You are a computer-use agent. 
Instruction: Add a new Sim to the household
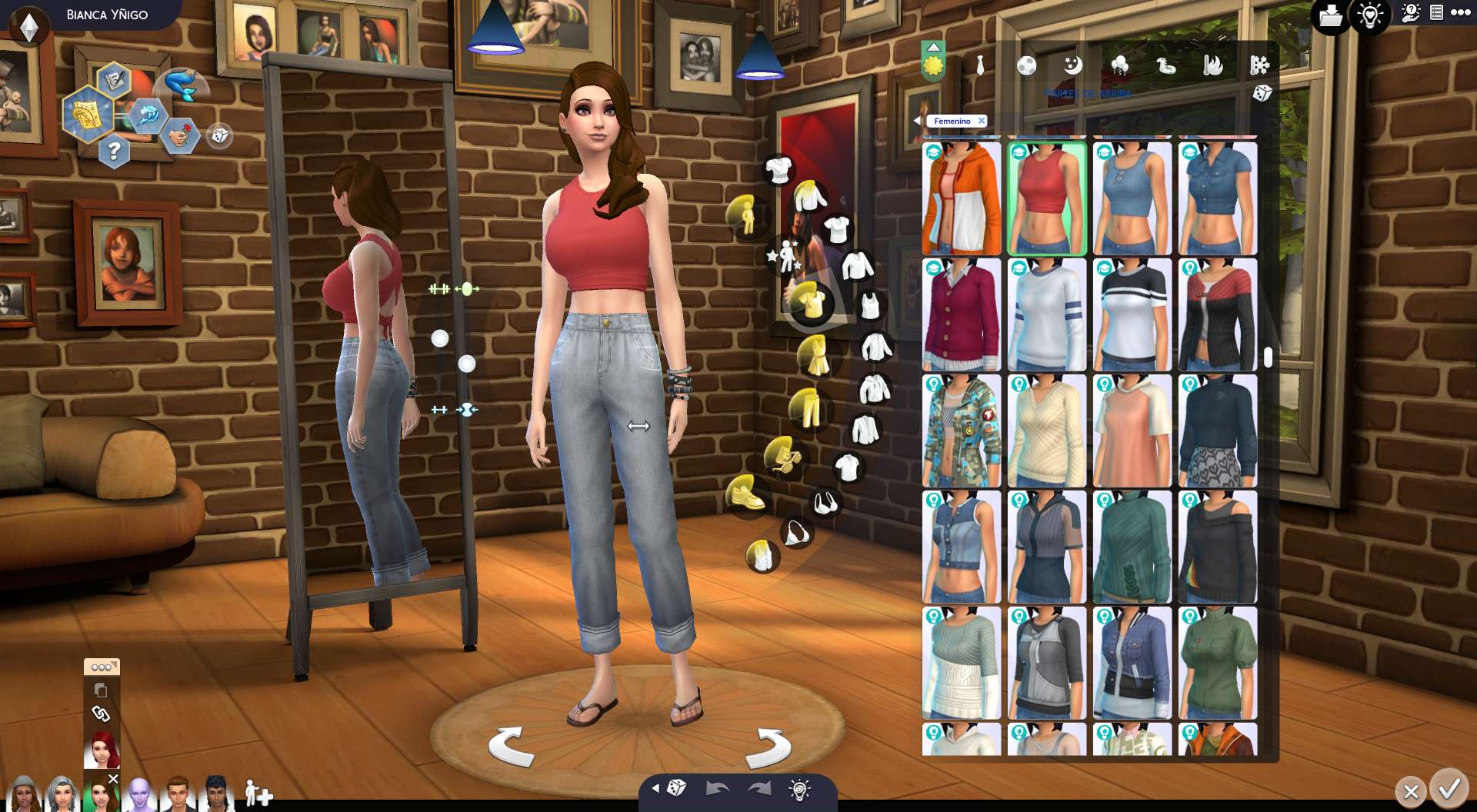pos(258,793)
